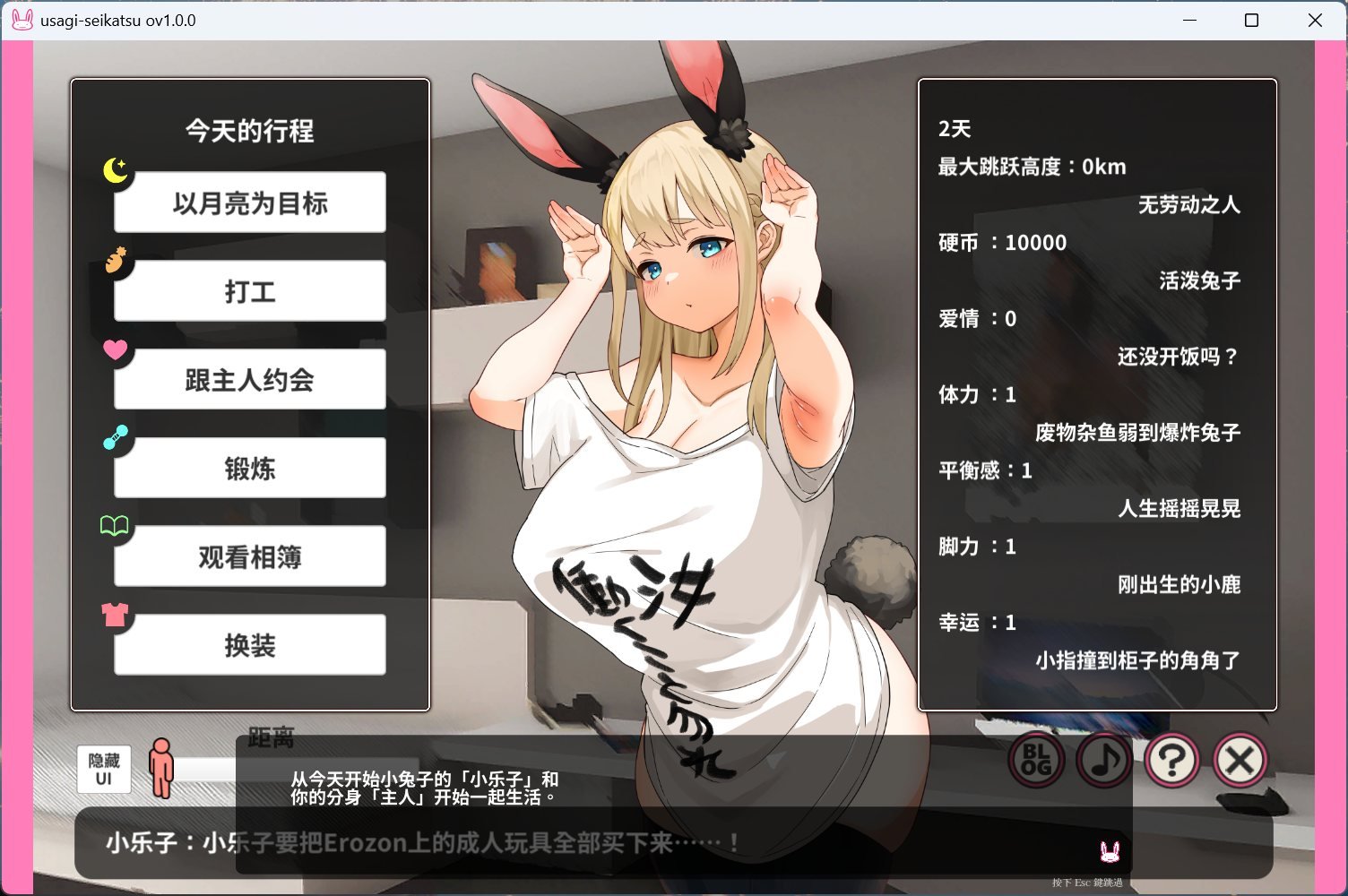Toggle the music note icon

click(1103, 760)
